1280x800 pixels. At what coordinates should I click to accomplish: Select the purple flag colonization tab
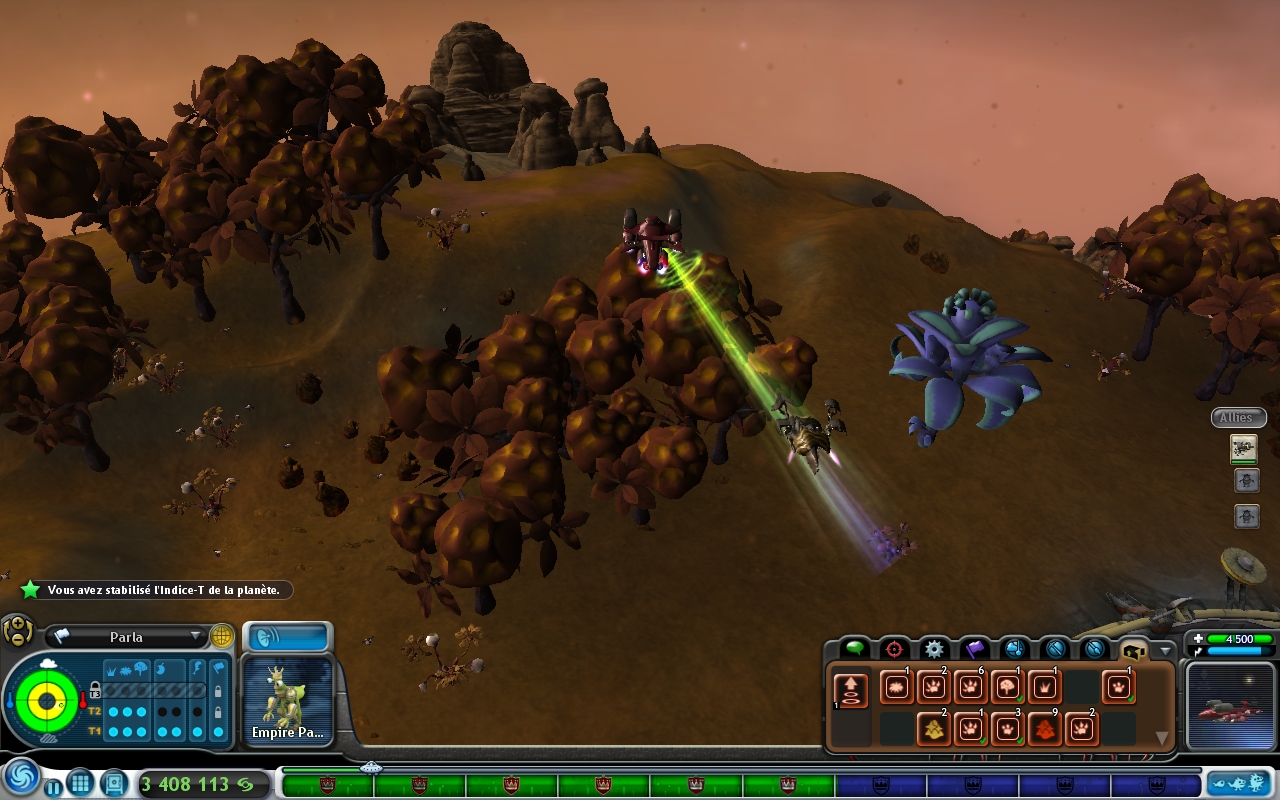[974, 648]
